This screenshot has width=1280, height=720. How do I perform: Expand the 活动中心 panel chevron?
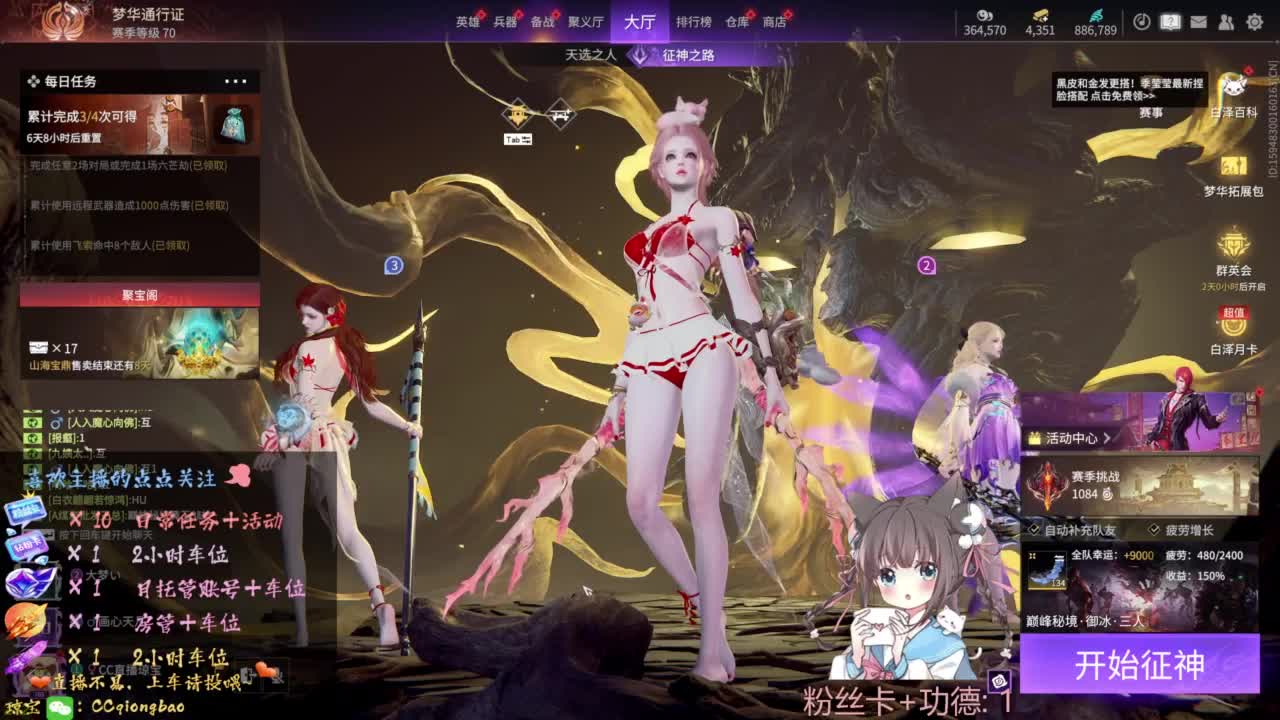pyautogui.click(x=1107, y=438)
